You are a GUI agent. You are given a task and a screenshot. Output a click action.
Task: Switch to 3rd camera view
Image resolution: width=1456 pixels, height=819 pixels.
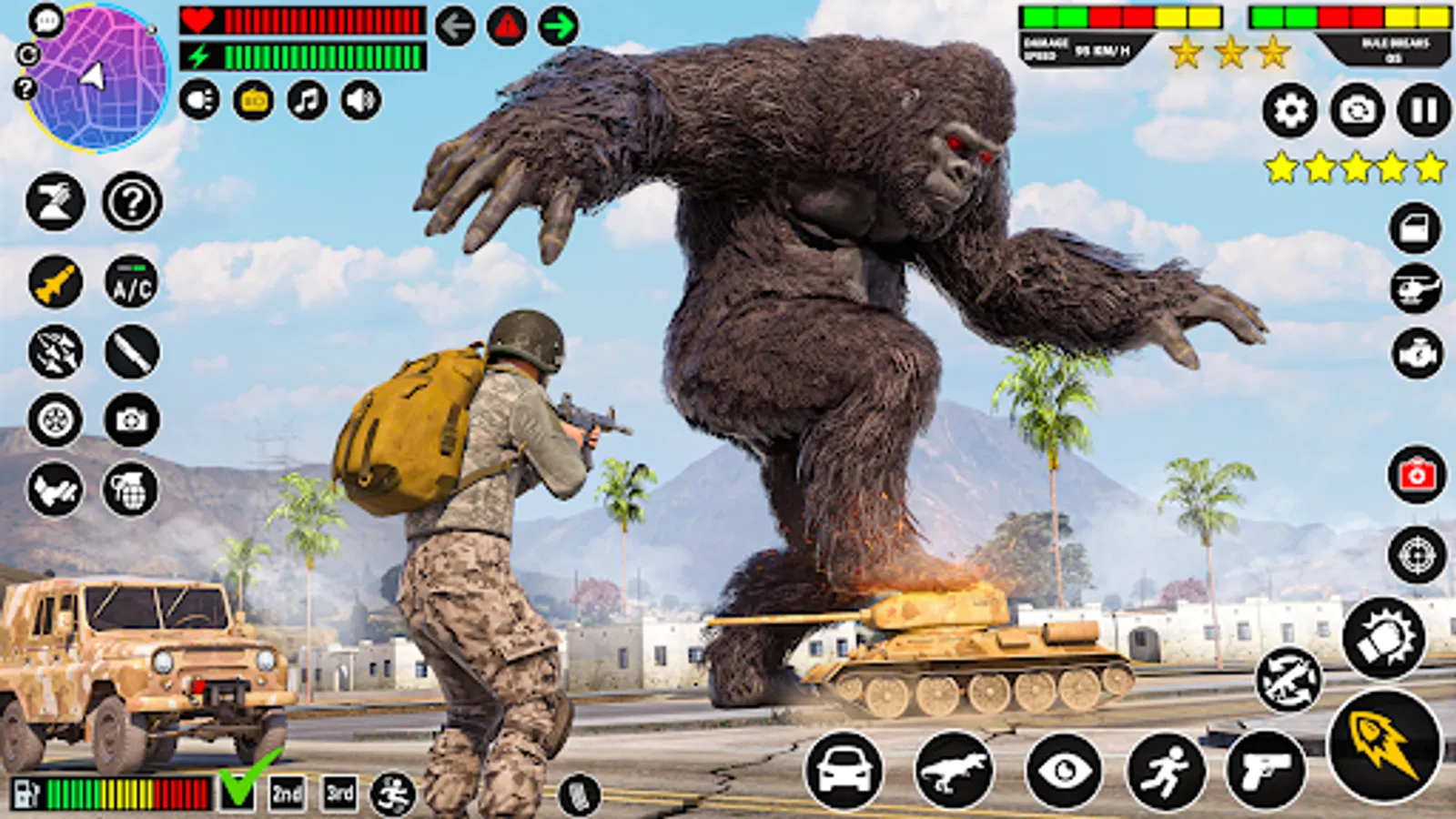[x=339, y=791]
